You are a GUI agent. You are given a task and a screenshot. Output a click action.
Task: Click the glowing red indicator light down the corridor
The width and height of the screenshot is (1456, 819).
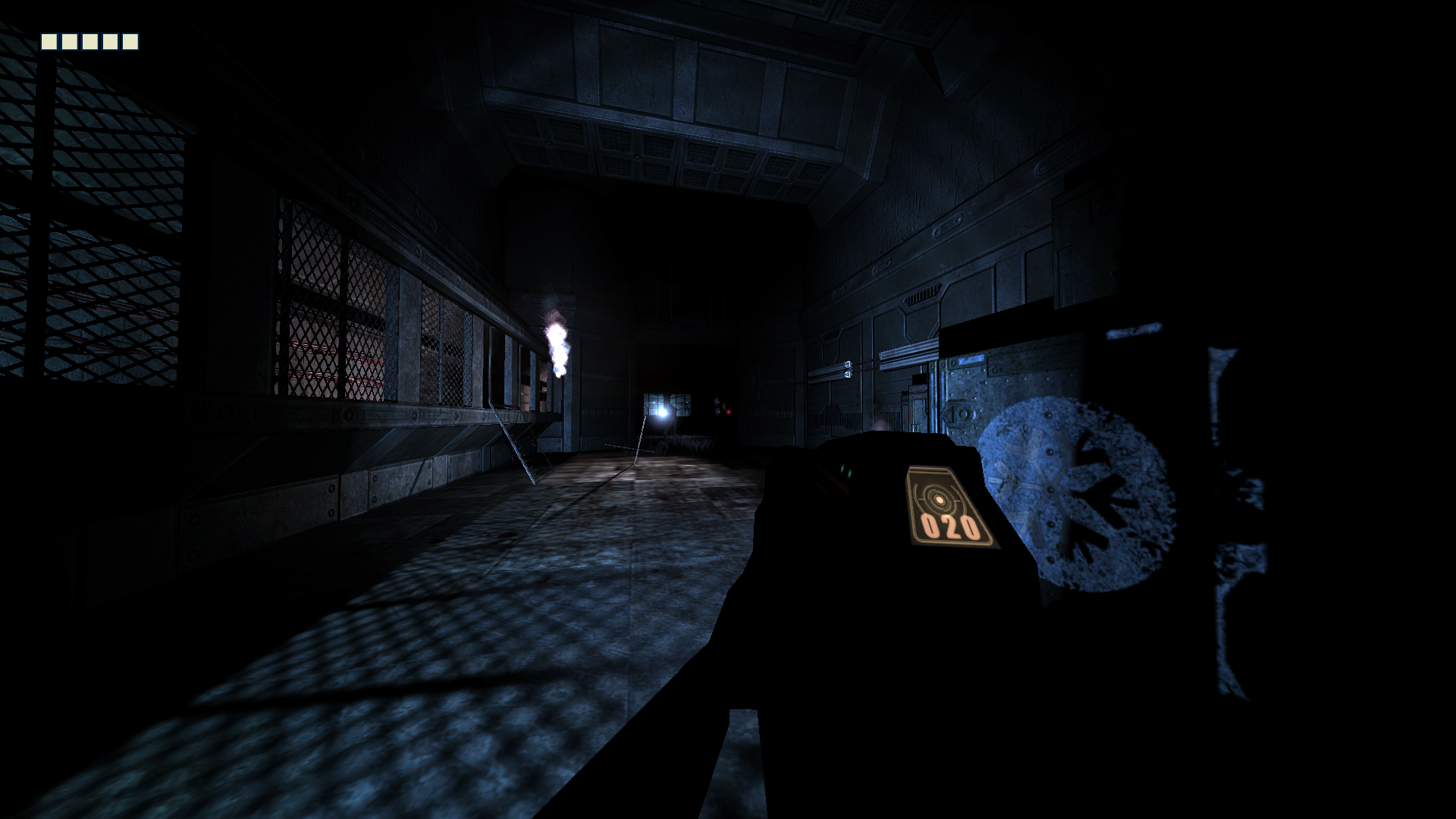[x=729, y=411]
